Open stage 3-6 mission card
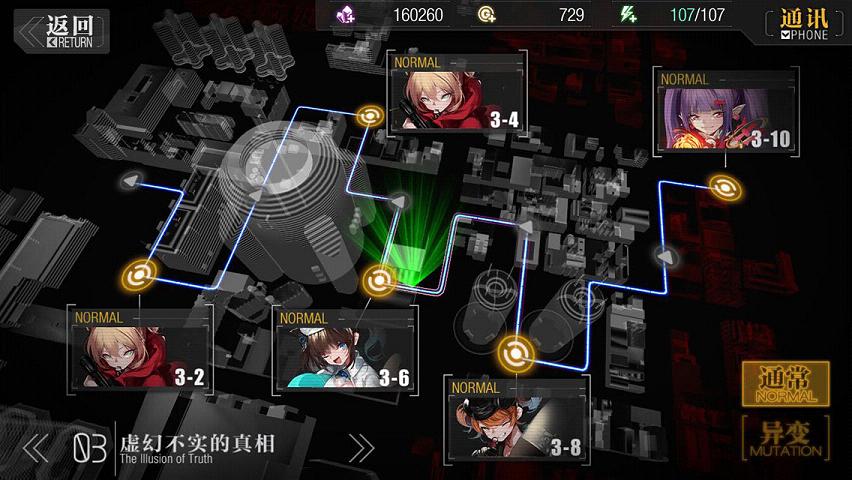Image resolution: width=852 pixels, height=480 pixels. click(344, 348)
